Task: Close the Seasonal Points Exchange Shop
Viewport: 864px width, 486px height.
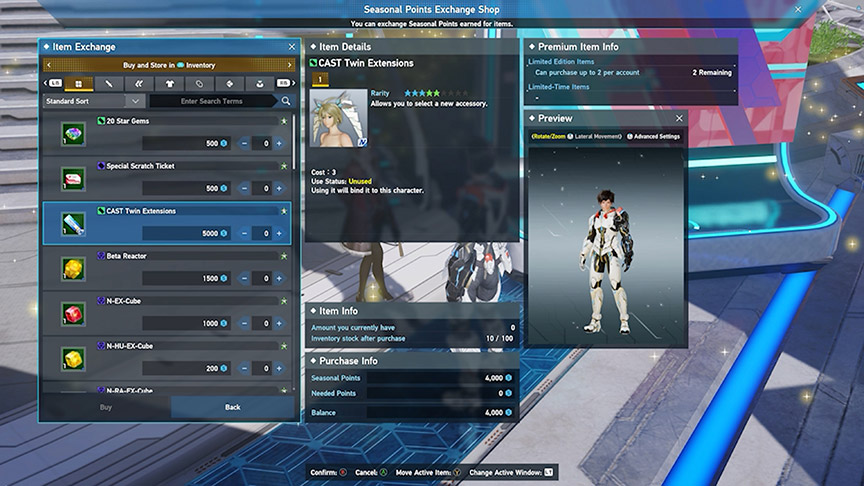Action: (797, 8)
